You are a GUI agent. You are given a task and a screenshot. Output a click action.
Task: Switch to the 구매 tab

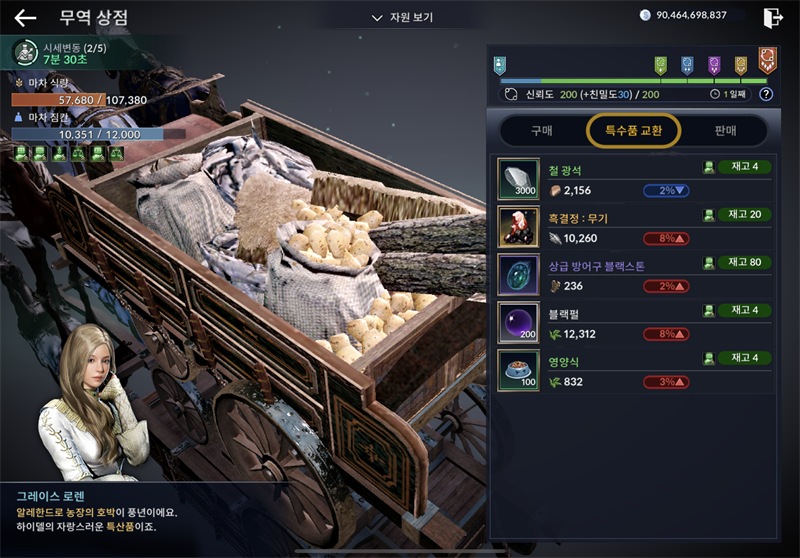(541, 130)
